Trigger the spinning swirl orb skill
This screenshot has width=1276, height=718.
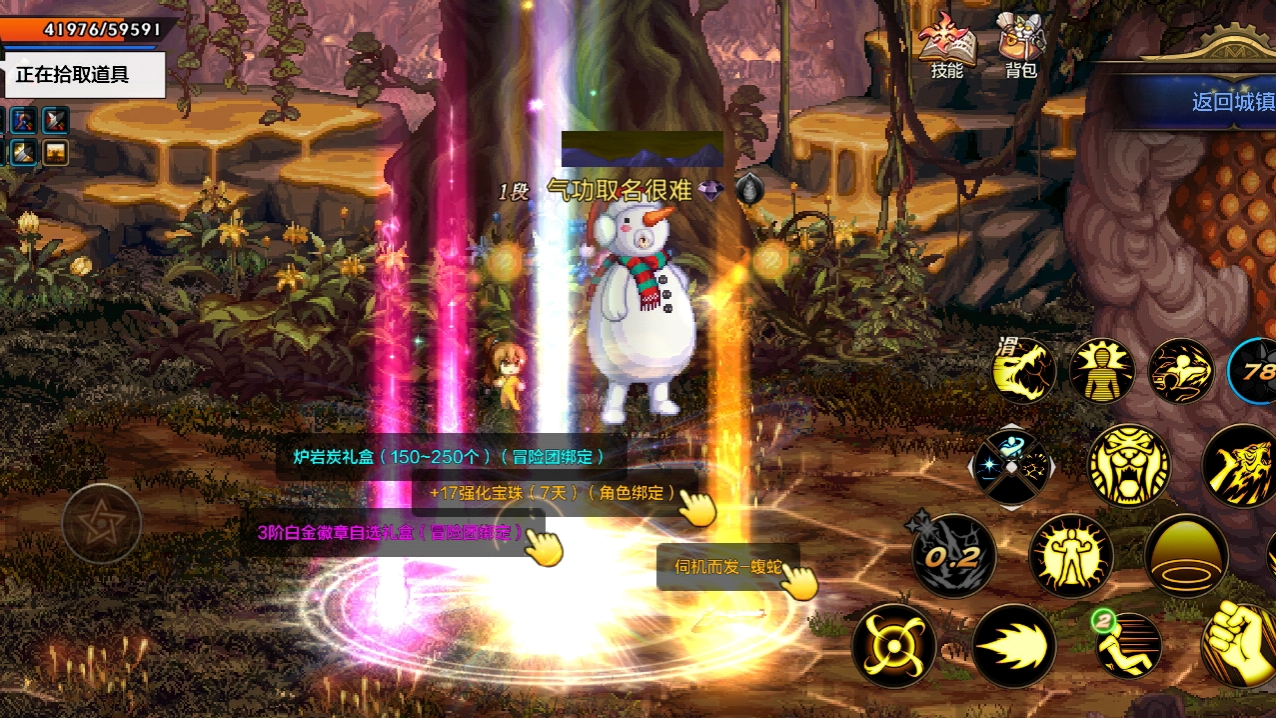[x=893, y=645]
